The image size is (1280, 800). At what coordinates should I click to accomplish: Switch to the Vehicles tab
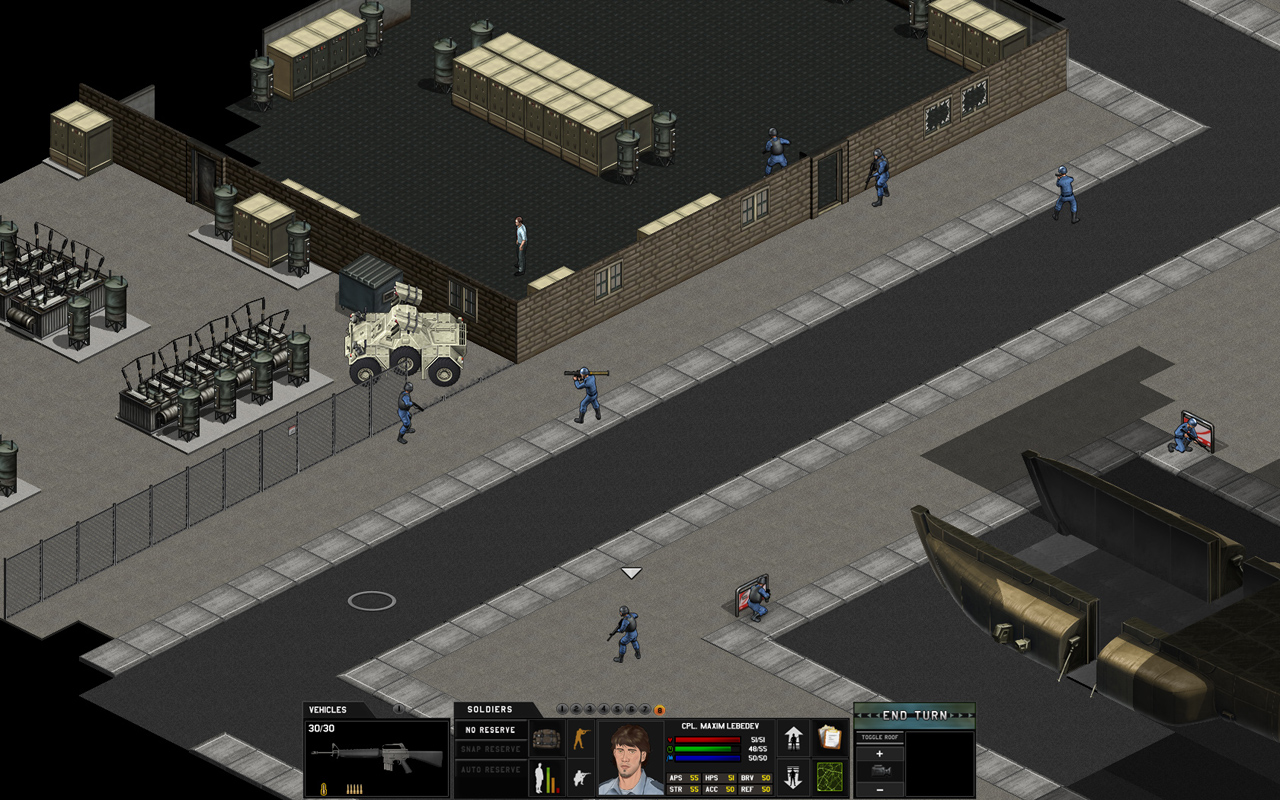coord(330,709)
